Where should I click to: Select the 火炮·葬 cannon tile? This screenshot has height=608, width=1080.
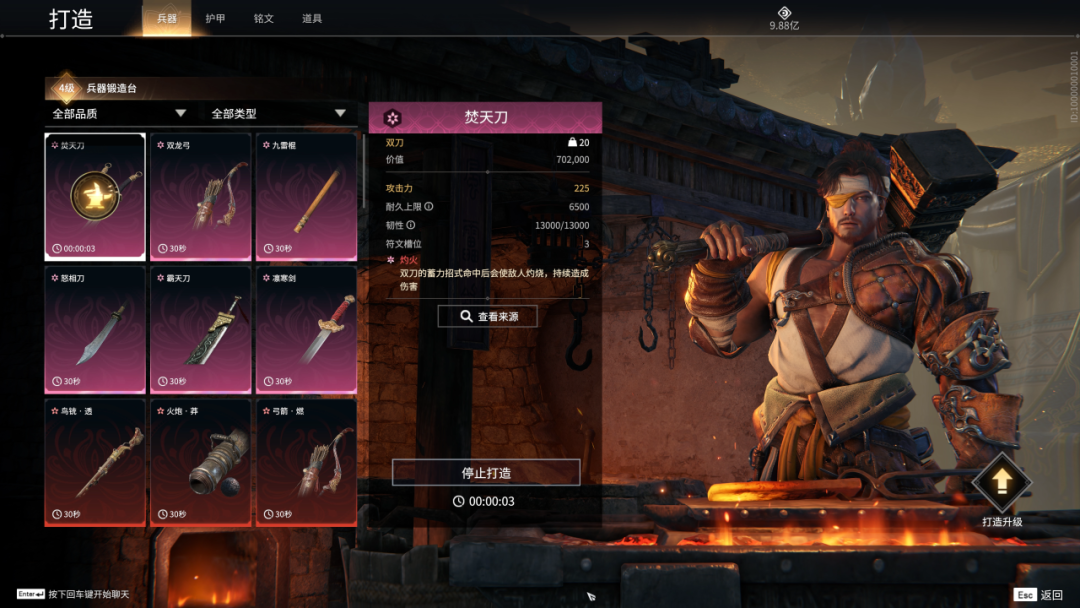pyautogui.click(x=200, y=462)
